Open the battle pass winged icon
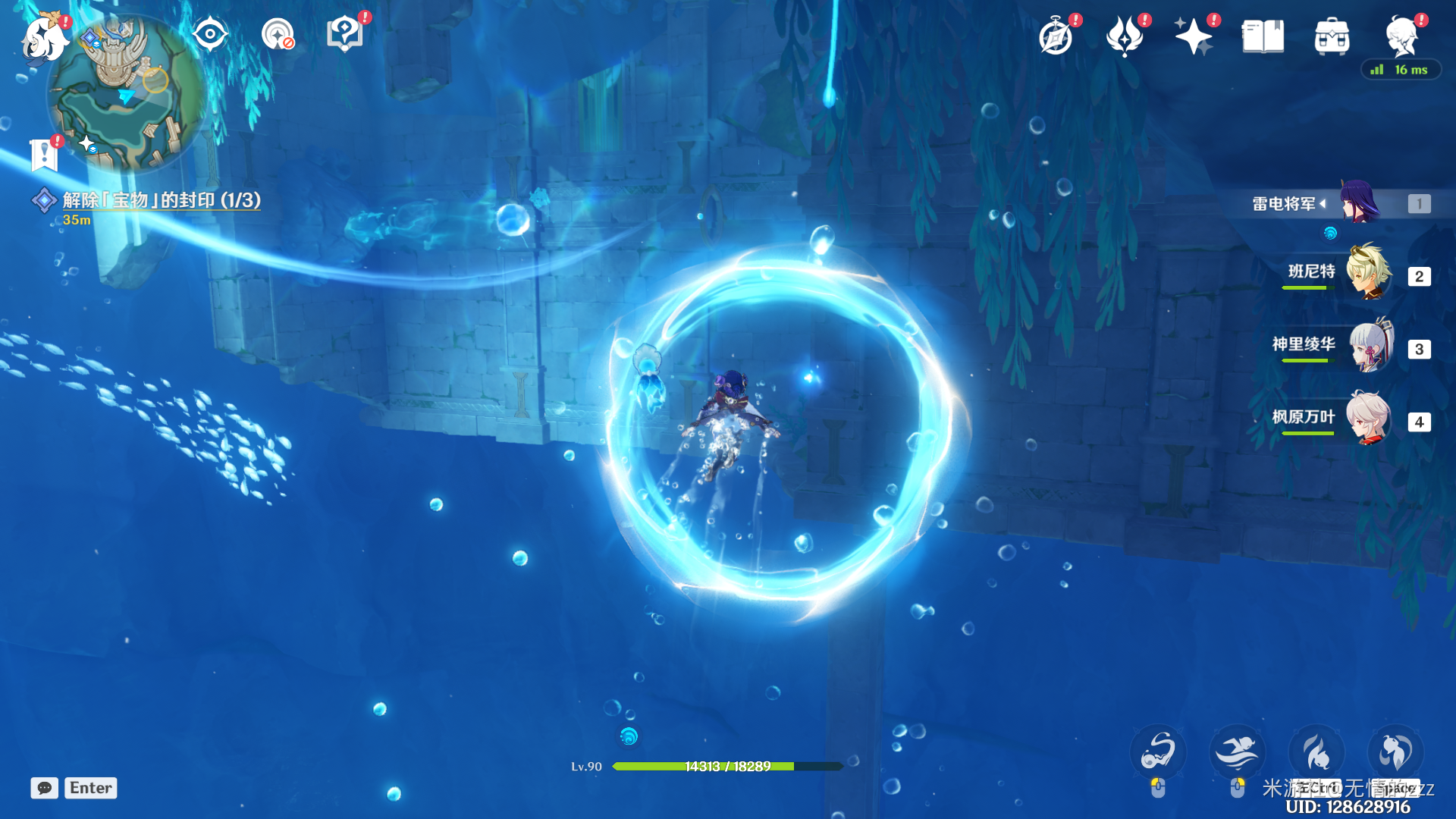This screenshot has width=1456, height=819. 1125,36
